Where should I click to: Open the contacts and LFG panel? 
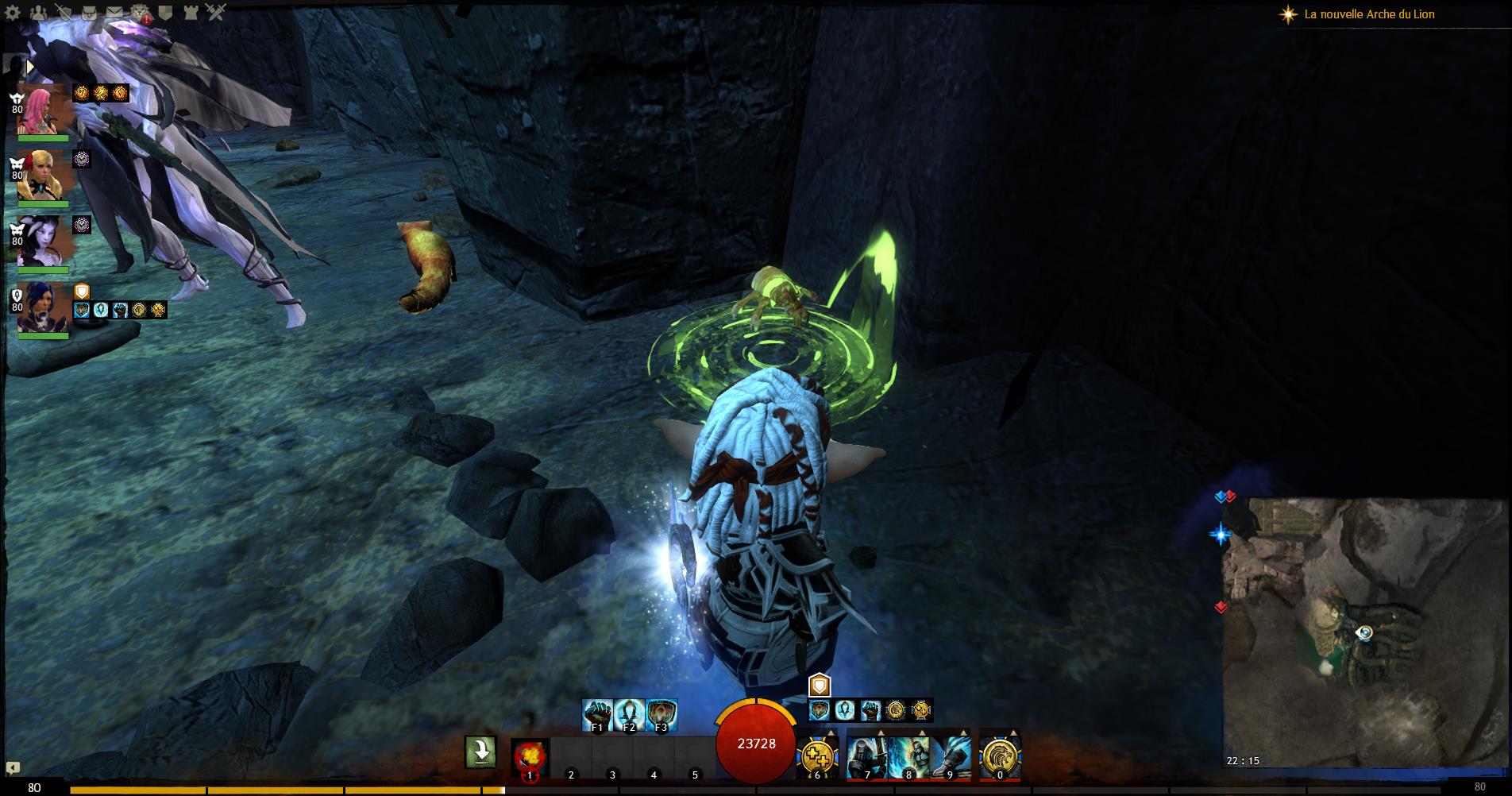click(x=39, y=12)
